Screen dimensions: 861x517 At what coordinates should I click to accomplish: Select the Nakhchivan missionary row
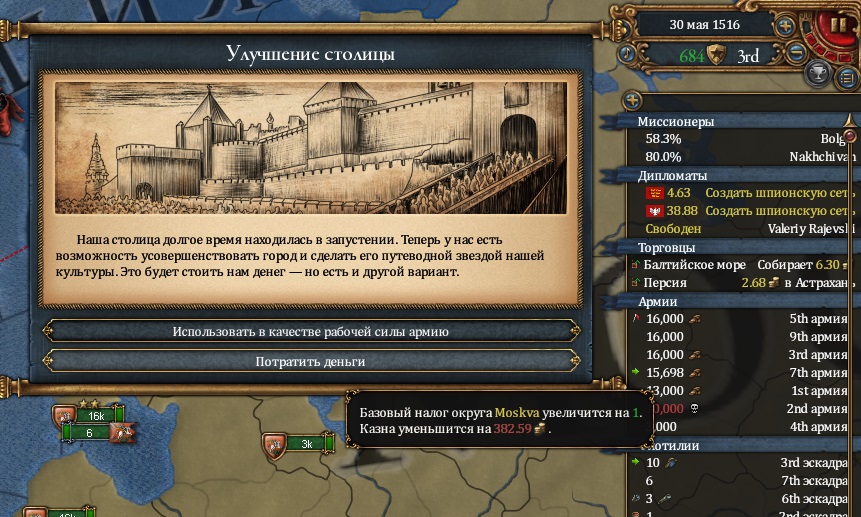click(x=740, y=157)
